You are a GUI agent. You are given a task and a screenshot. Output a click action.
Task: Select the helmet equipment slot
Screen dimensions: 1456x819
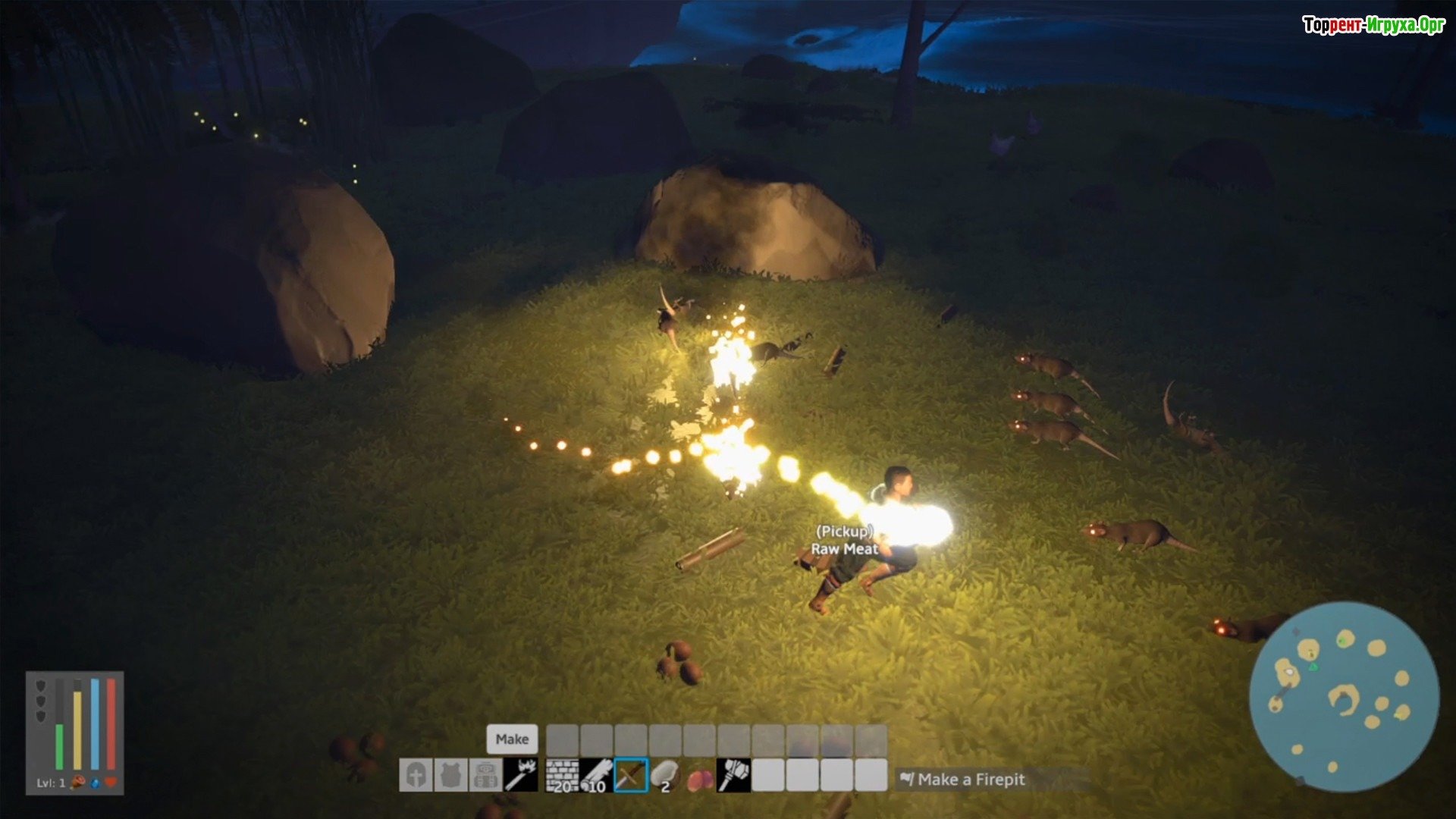pos(416,776)
